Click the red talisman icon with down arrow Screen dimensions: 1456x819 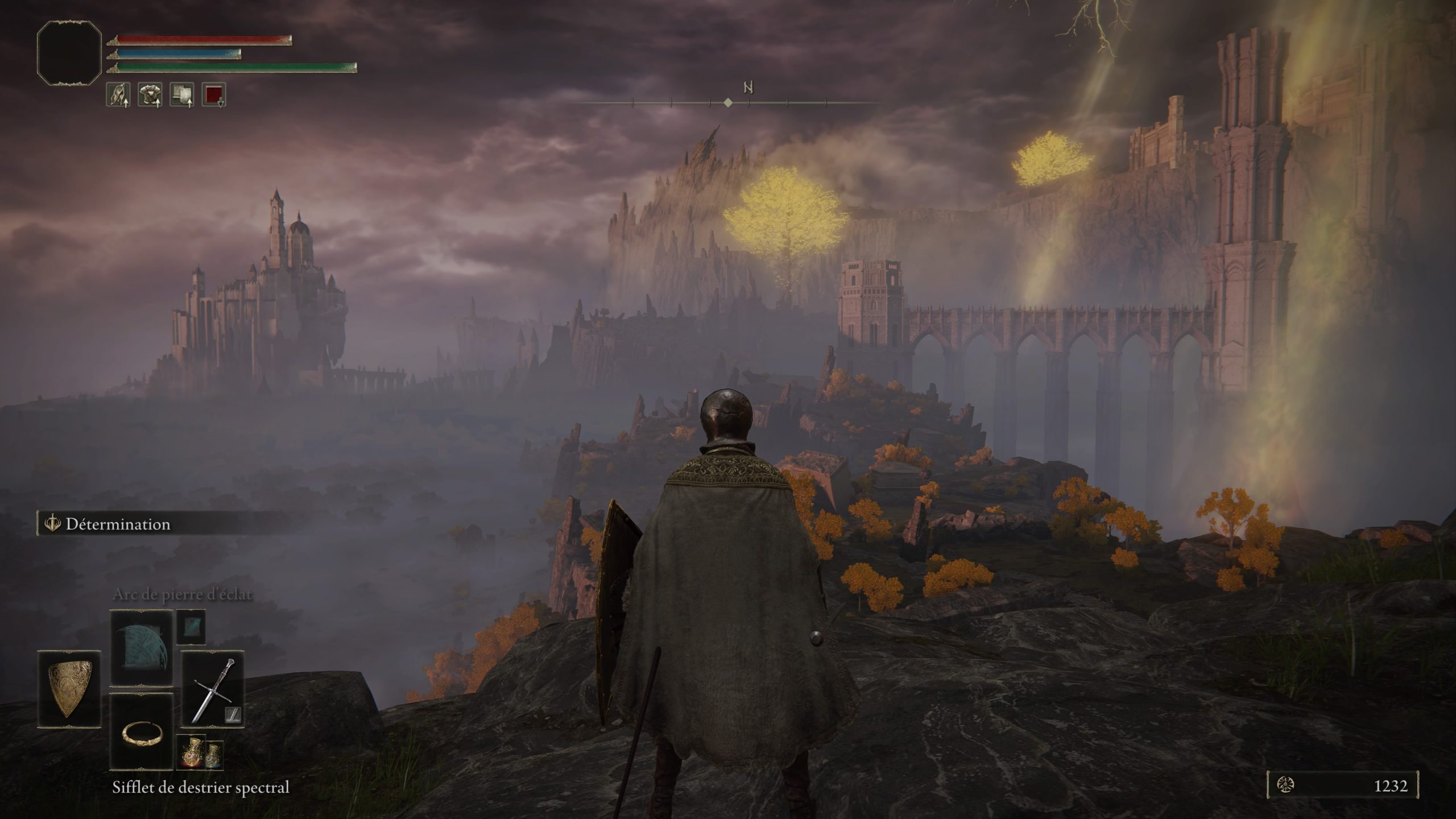pos(213,95)
